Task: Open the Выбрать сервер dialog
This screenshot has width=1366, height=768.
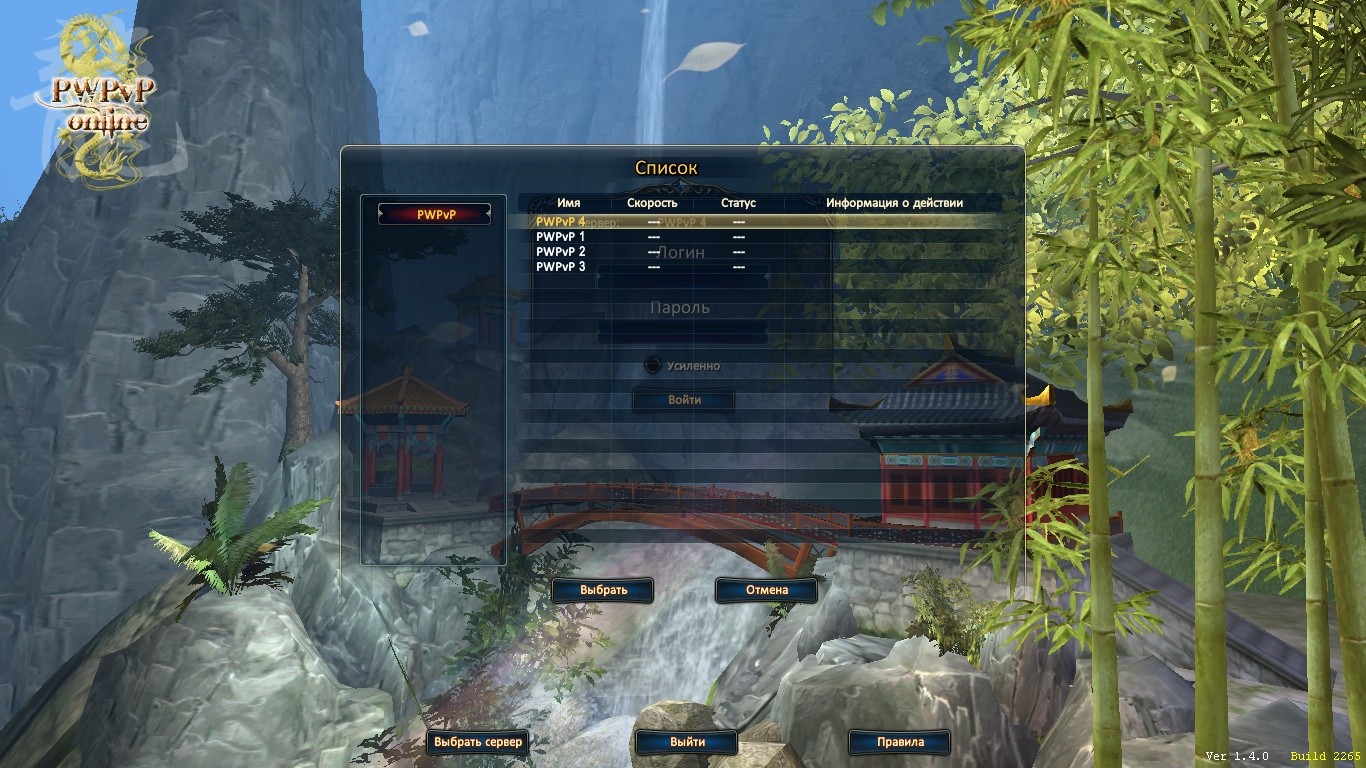Action: click(x=477, y=743)
